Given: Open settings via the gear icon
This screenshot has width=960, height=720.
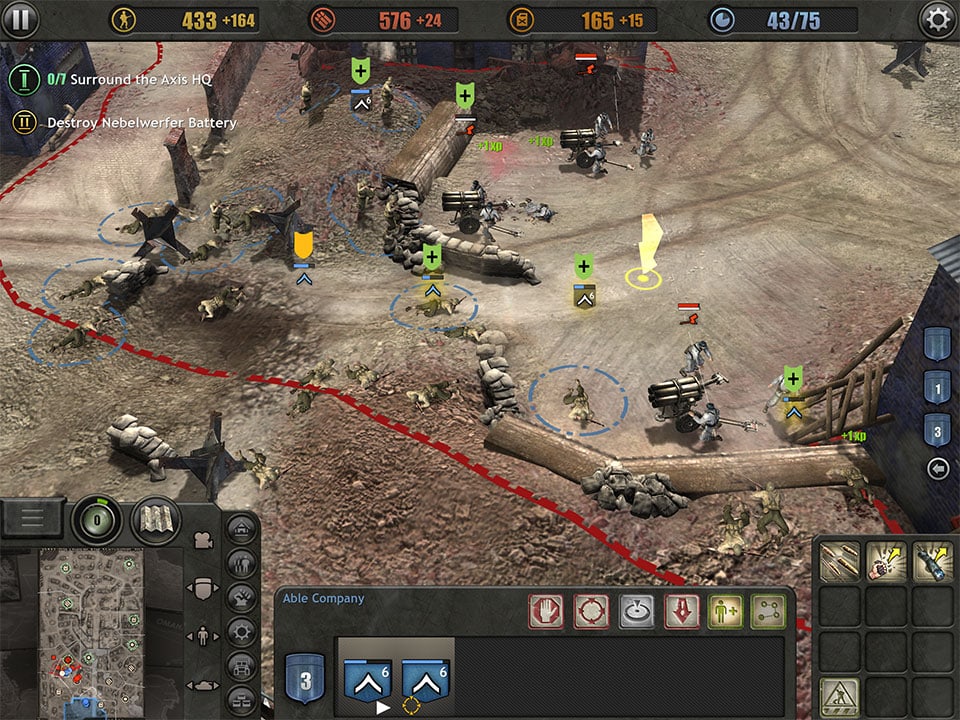Looking at the screenshot, I should (x=936, y=20).
